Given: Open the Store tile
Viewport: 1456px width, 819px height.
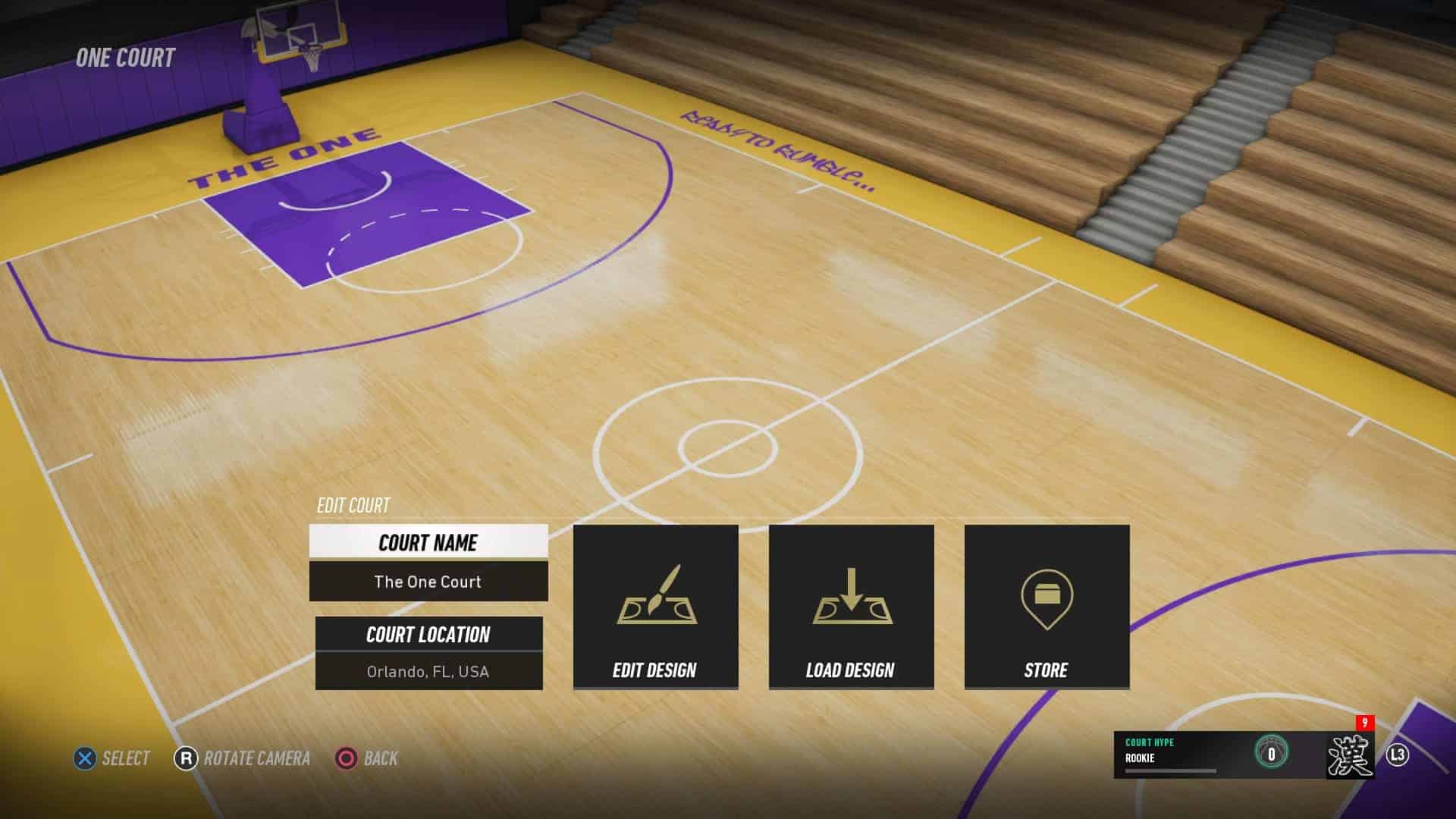Looking at the screenshot, I should pyautogui.click(x=1046, y=607).
